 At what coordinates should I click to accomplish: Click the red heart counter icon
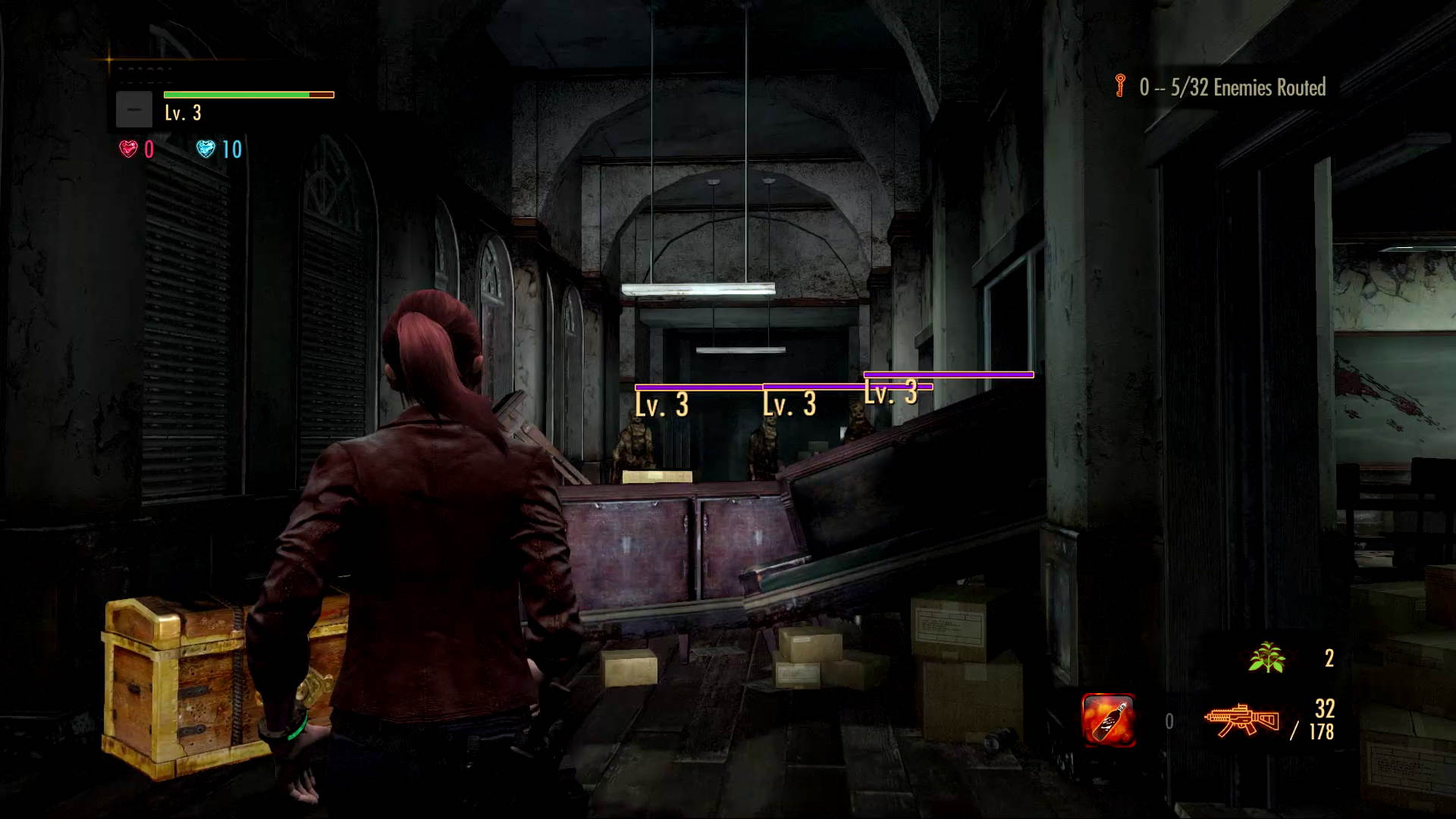[x=129, y=150]
